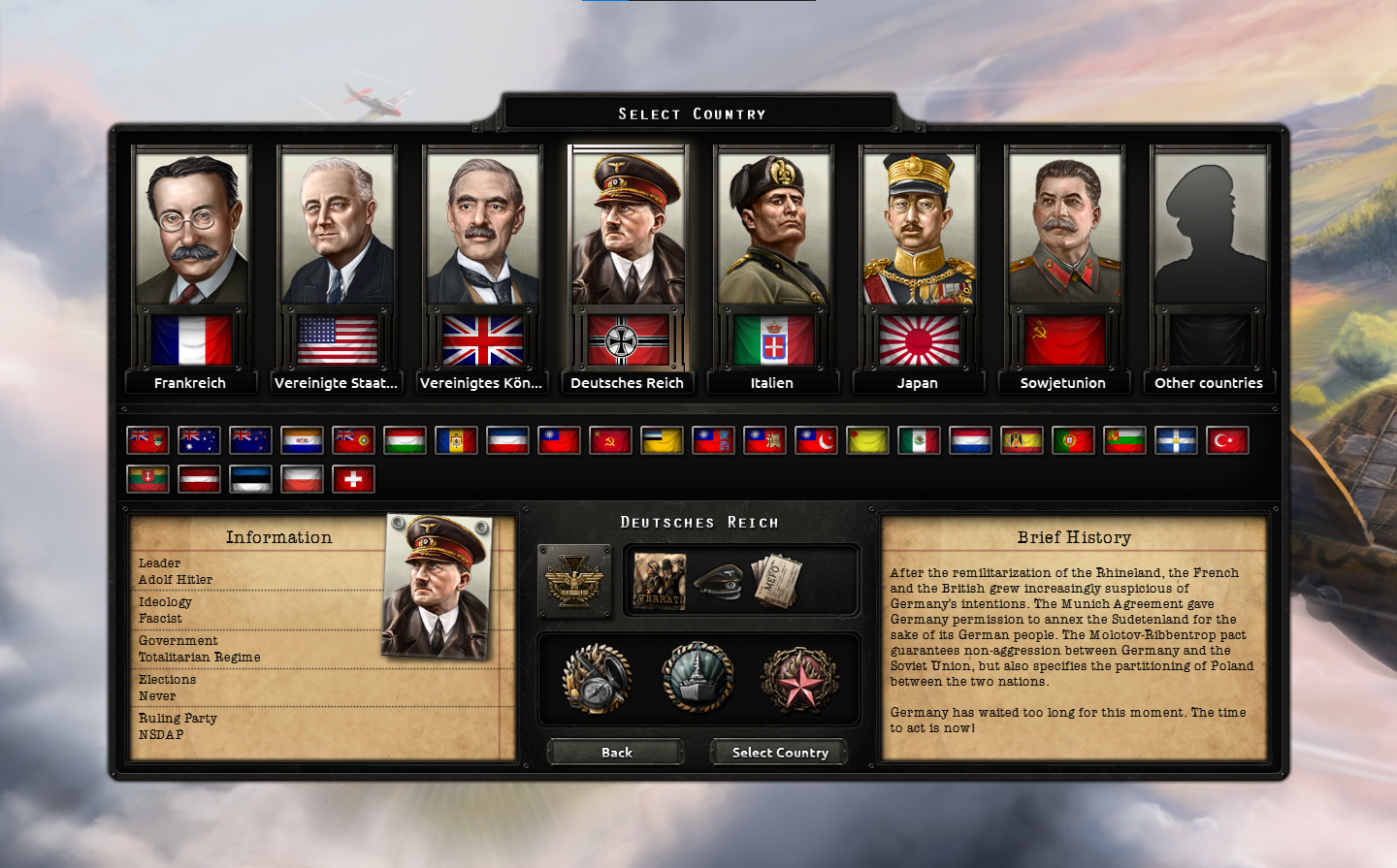This screenshot has width=1397, height=868.
Task: Click the Mexico flag in the flag strip
Action: coord(919,440)
